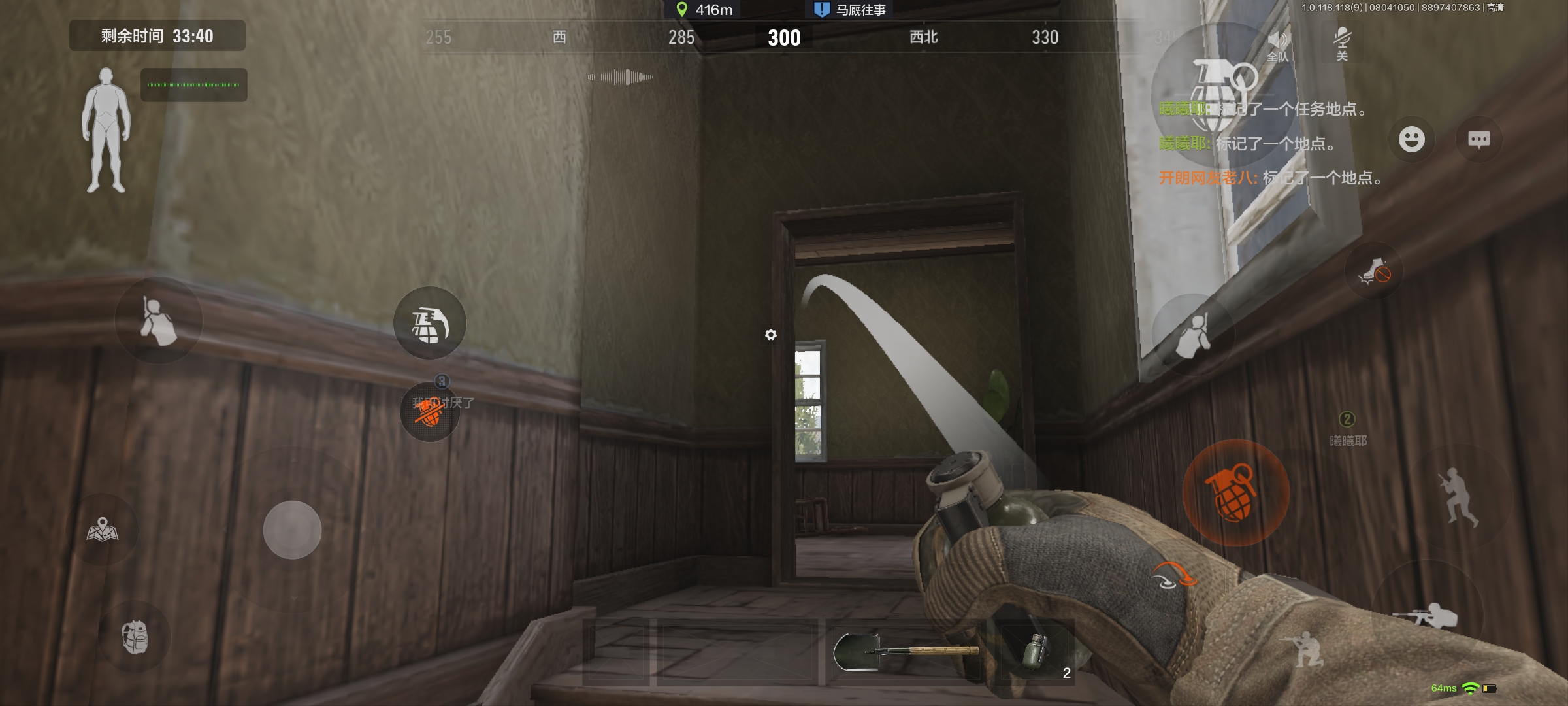
Task: Open the backpack inventory
Action: [x=135, y=637]
